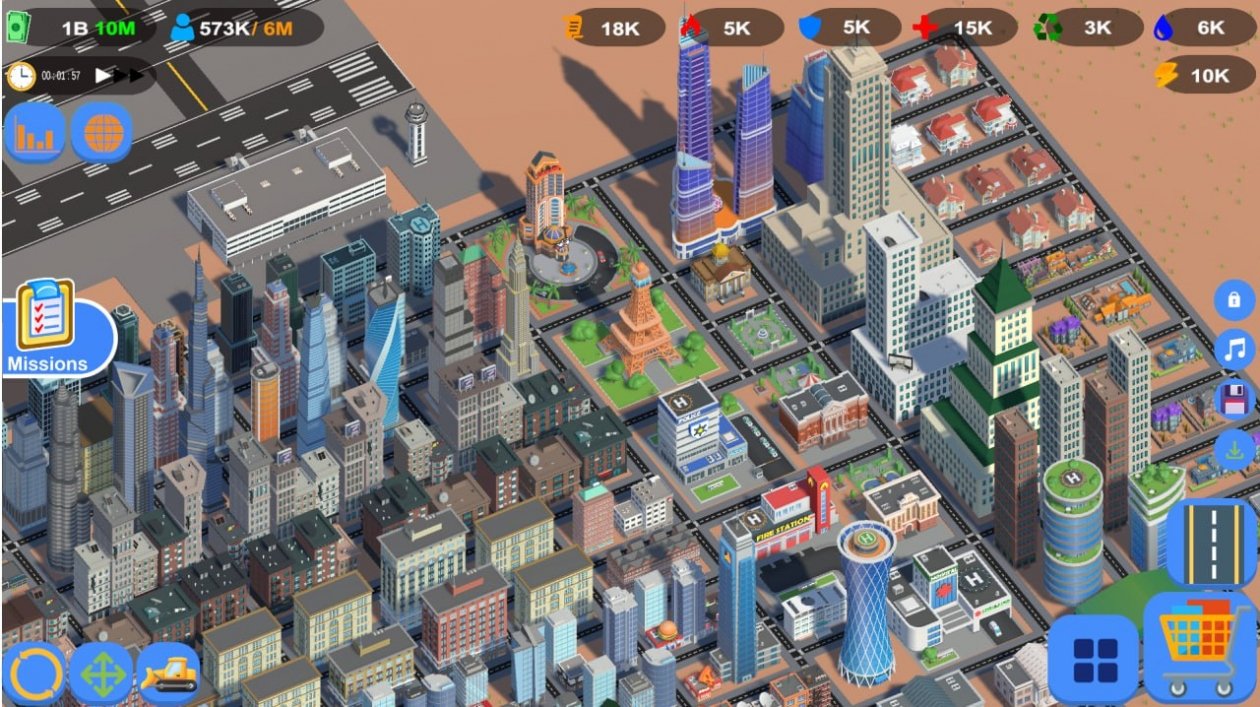Screen dimensions: 1260x707
Task: Toggle music with the note icon
Action: [1235, 349]
